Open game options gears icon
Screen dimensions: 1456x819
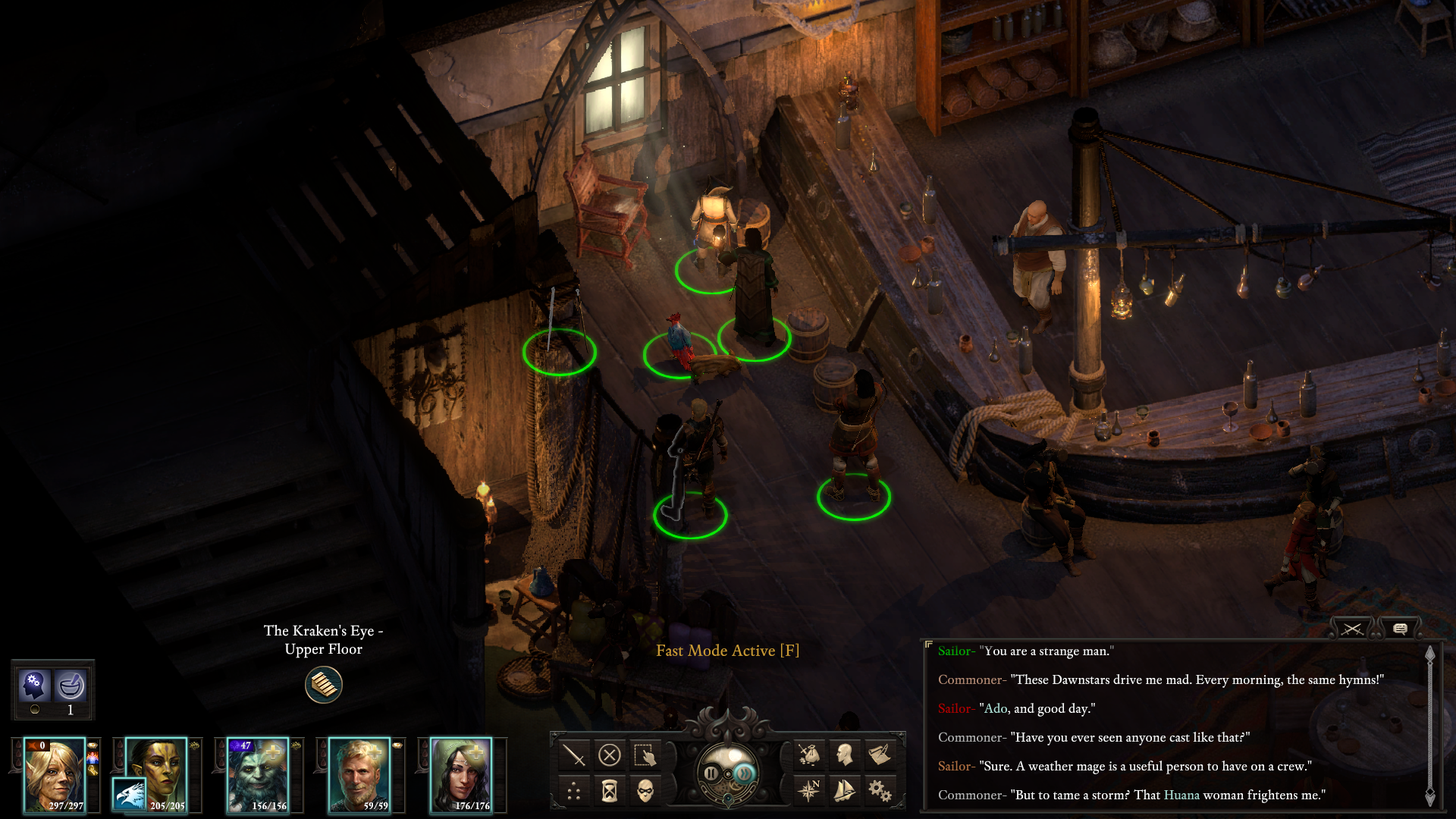coord(880,791)
